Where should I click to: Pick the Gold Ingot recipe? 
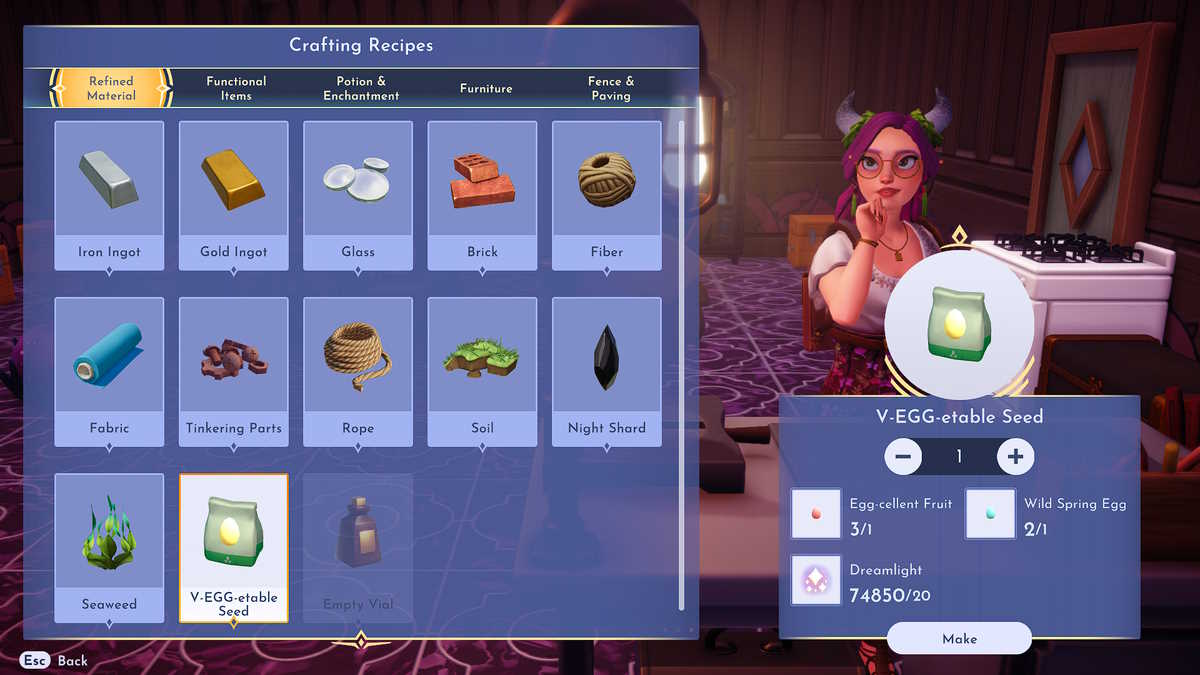(x=234, y=195)
